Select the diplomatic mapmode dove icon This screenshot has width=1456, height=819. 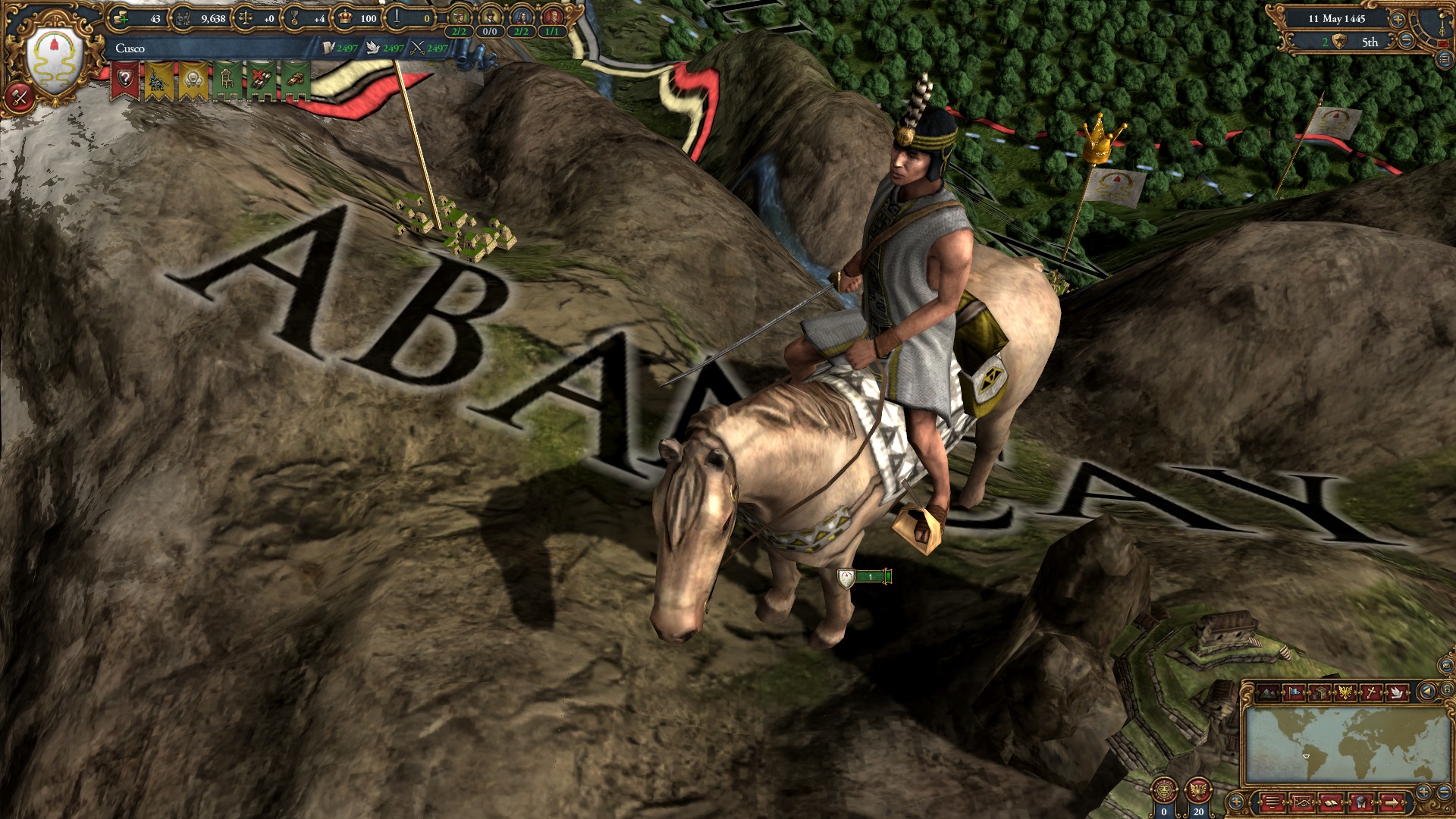pyautogui.click(x=1397, y=692)
